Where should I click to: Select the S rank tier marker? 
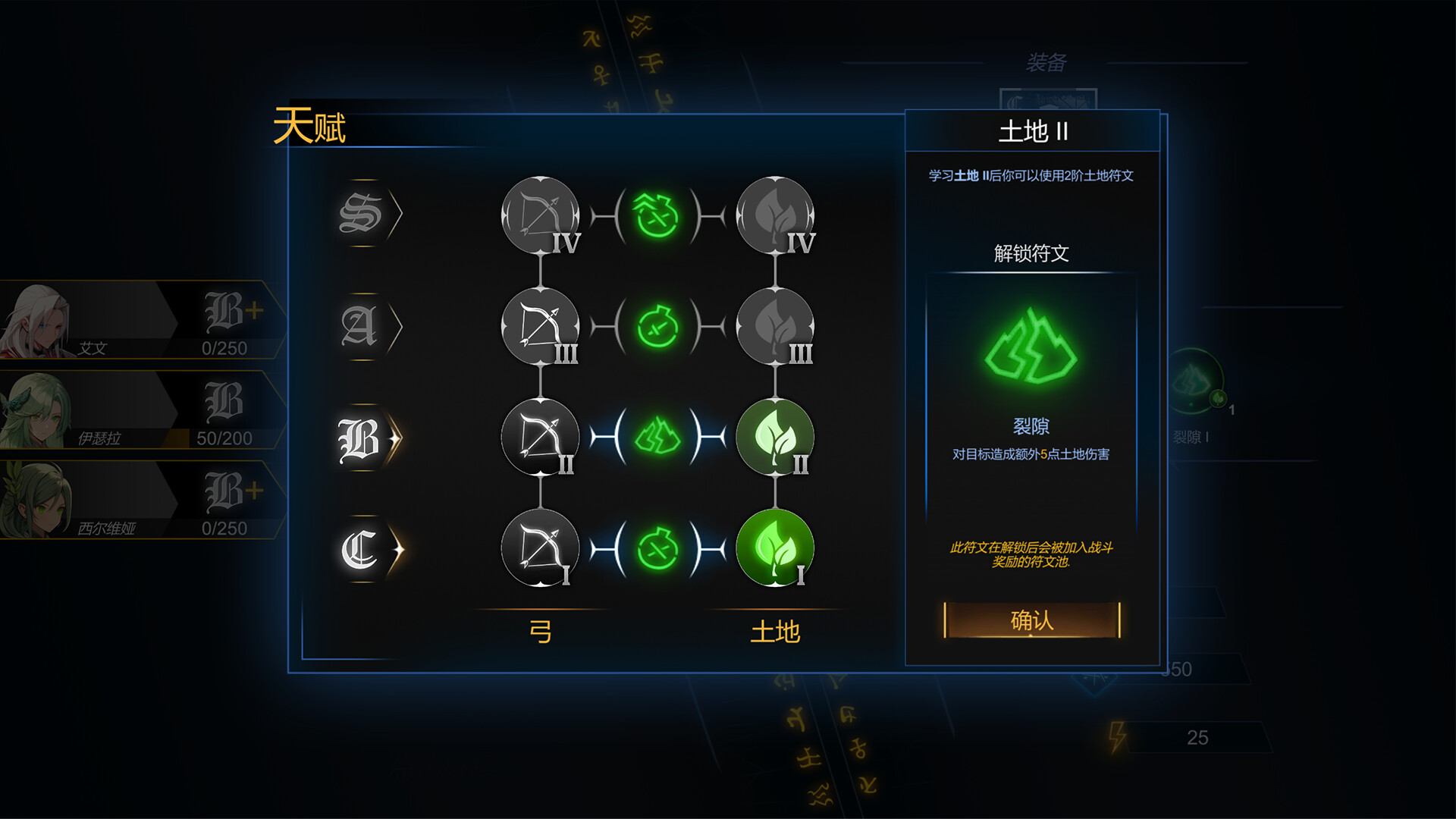pos(362,214)
